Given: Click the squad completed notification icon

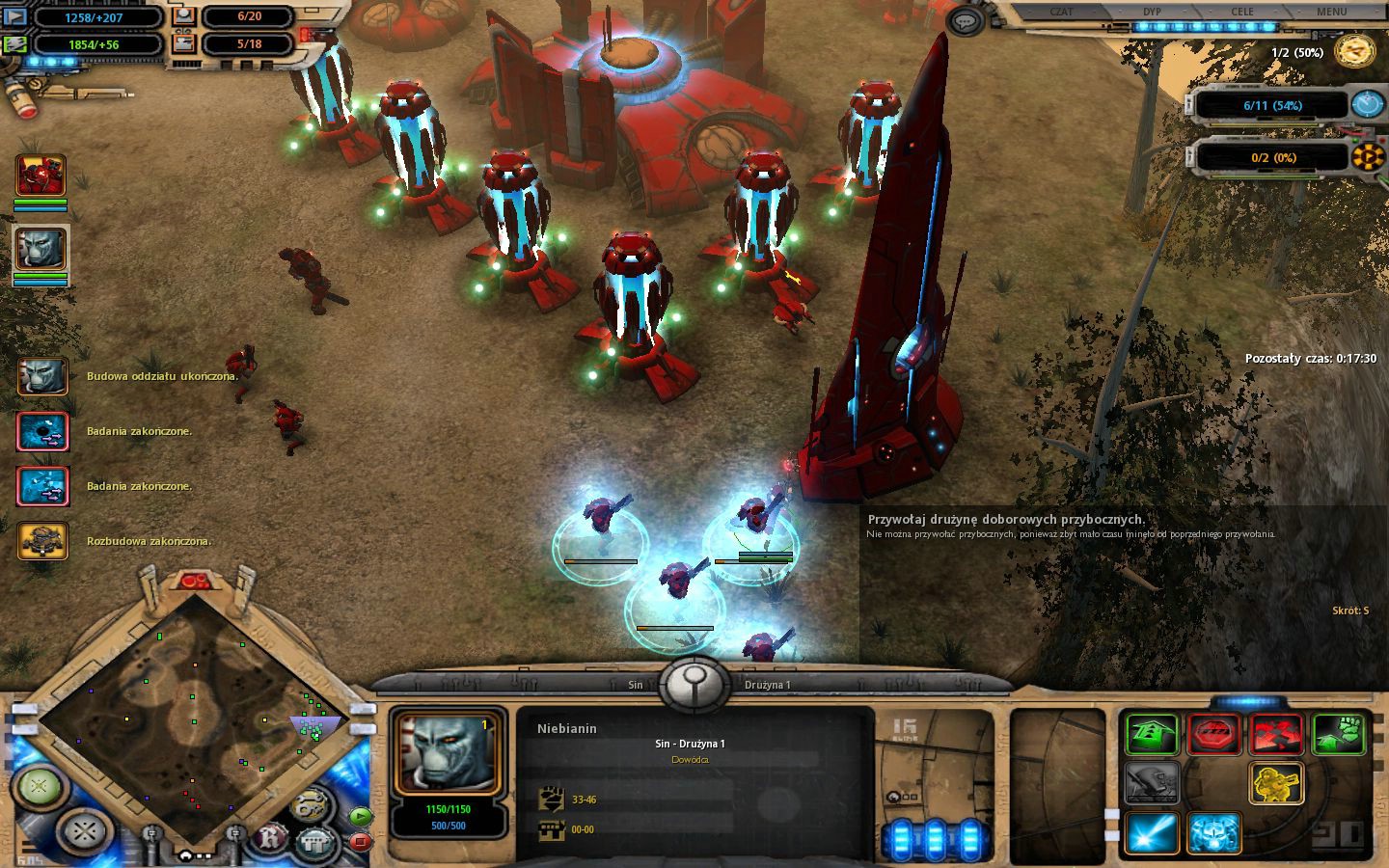Looking at the screenshot, I should click(42, 376).
